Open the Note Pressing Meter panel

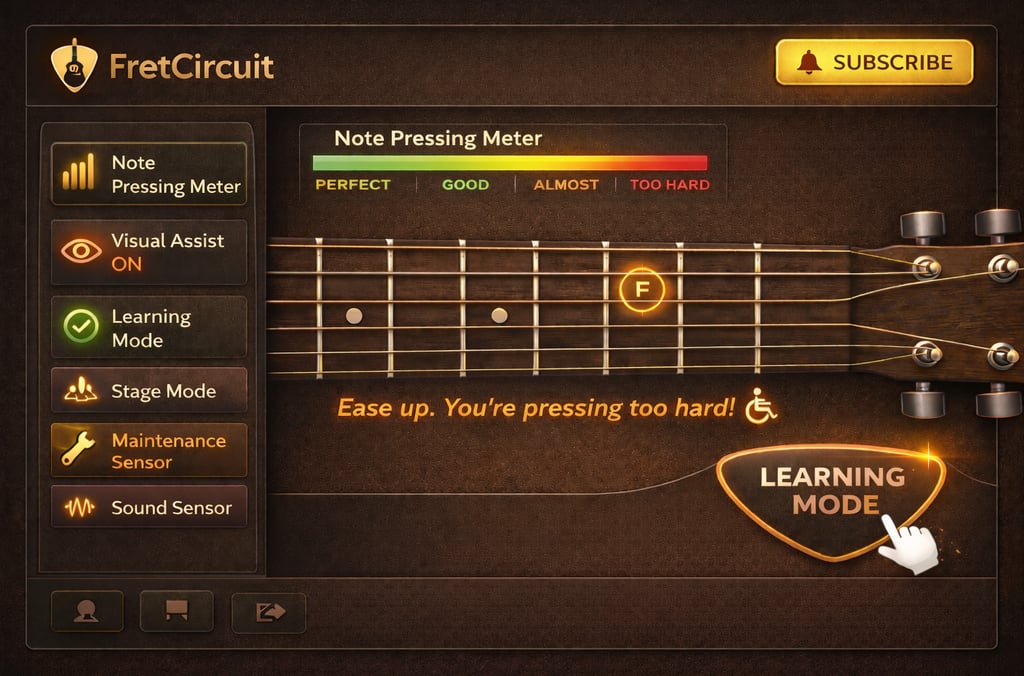pyautogui.click(x=148, y=174)
